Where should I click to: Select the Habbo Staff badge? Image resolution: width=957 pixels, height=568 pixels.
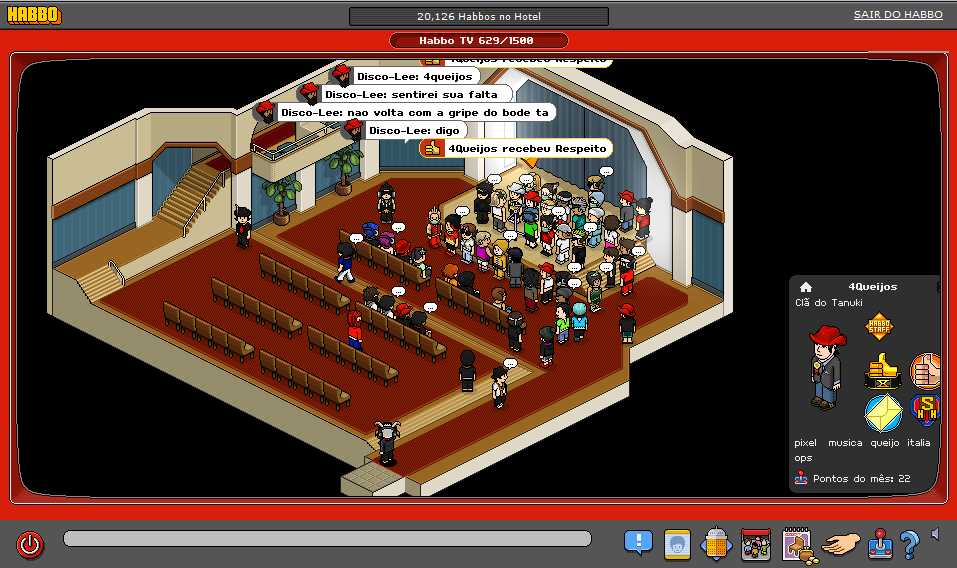(x=879, y=327)
